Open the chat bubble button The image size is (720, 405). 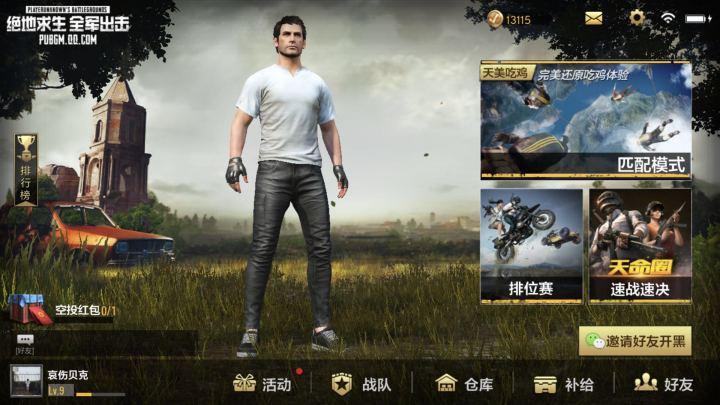[x=25, y=340]
